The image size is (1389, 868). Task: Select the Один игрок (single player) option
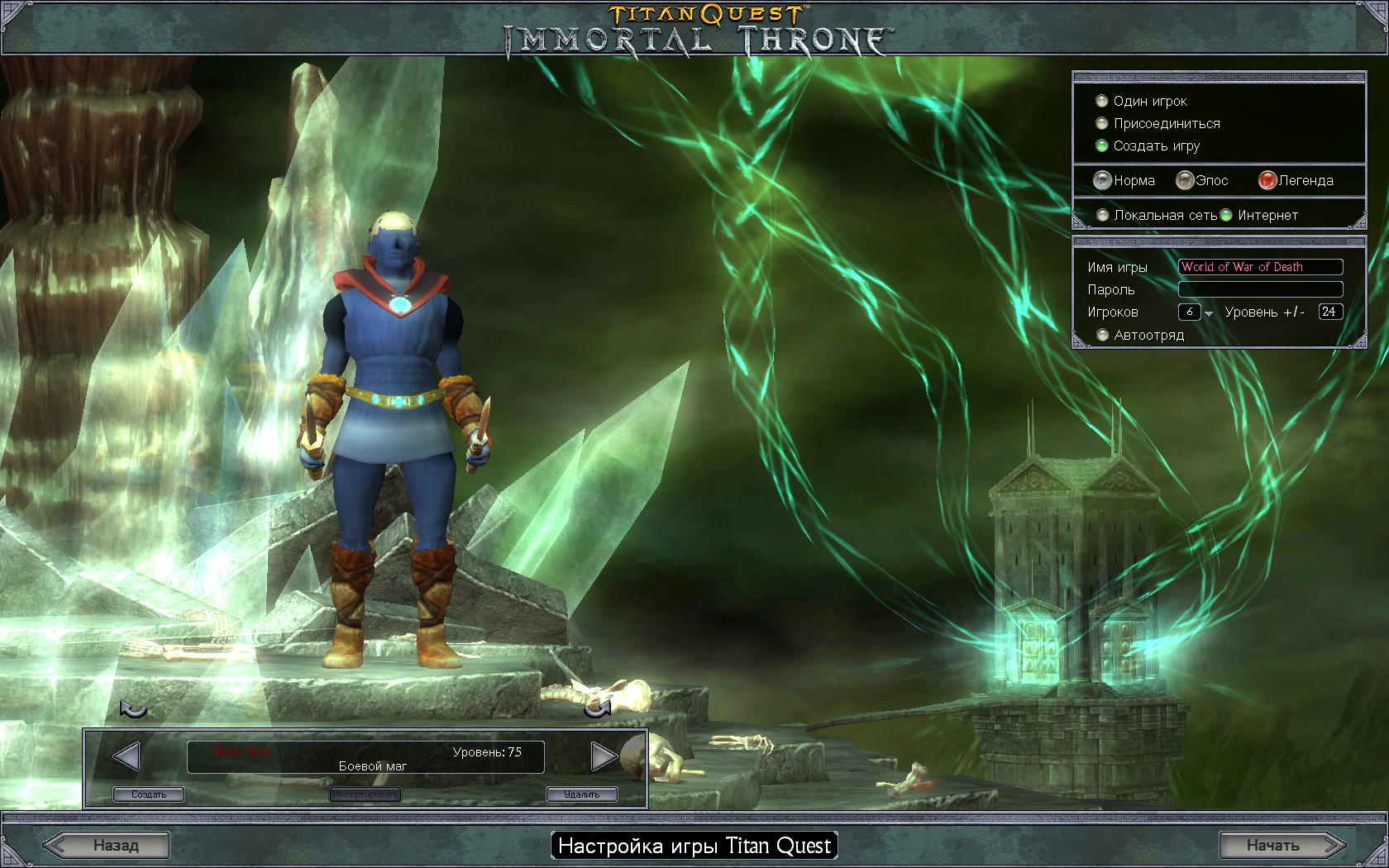pos(1102,101)
